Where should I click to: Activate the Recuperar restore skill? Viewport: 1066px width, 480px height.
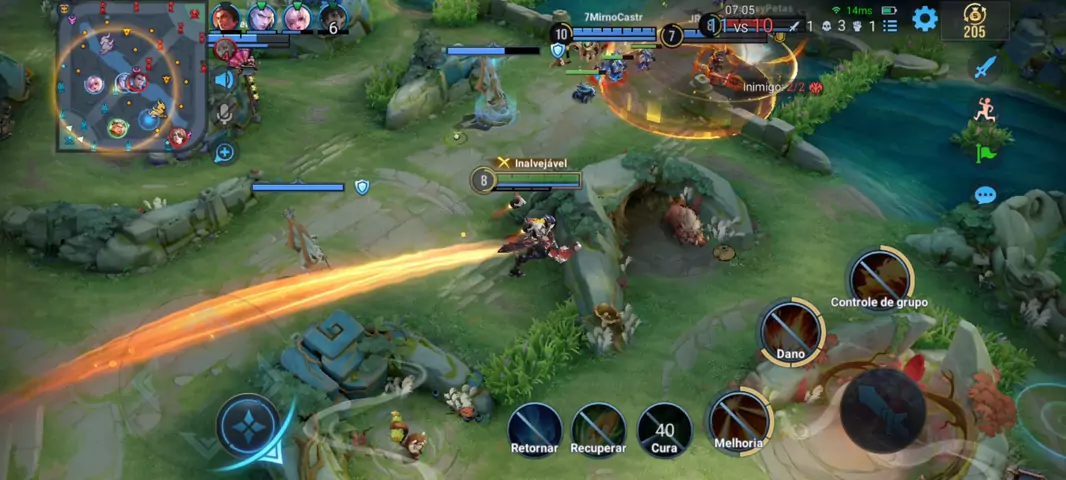(x=598, y=427)
